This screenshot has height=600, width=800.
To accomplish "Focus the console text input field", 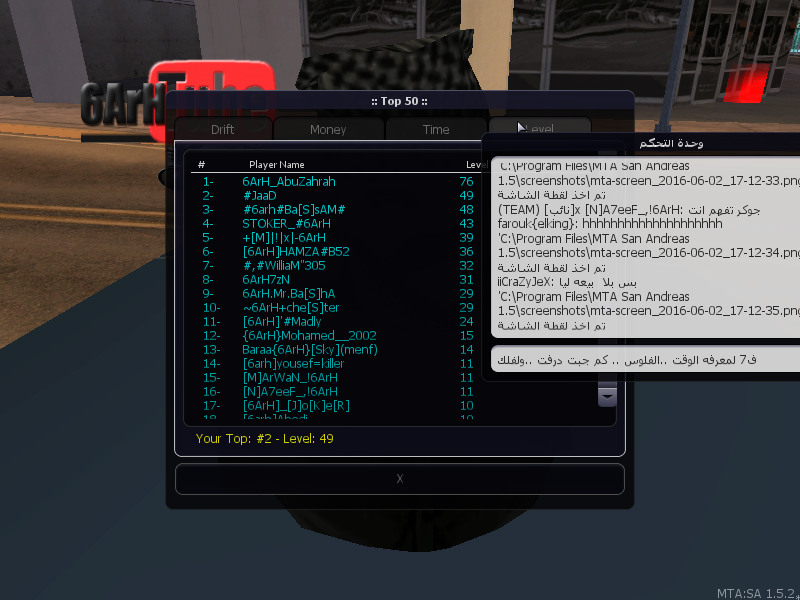I will click(645, 359).
